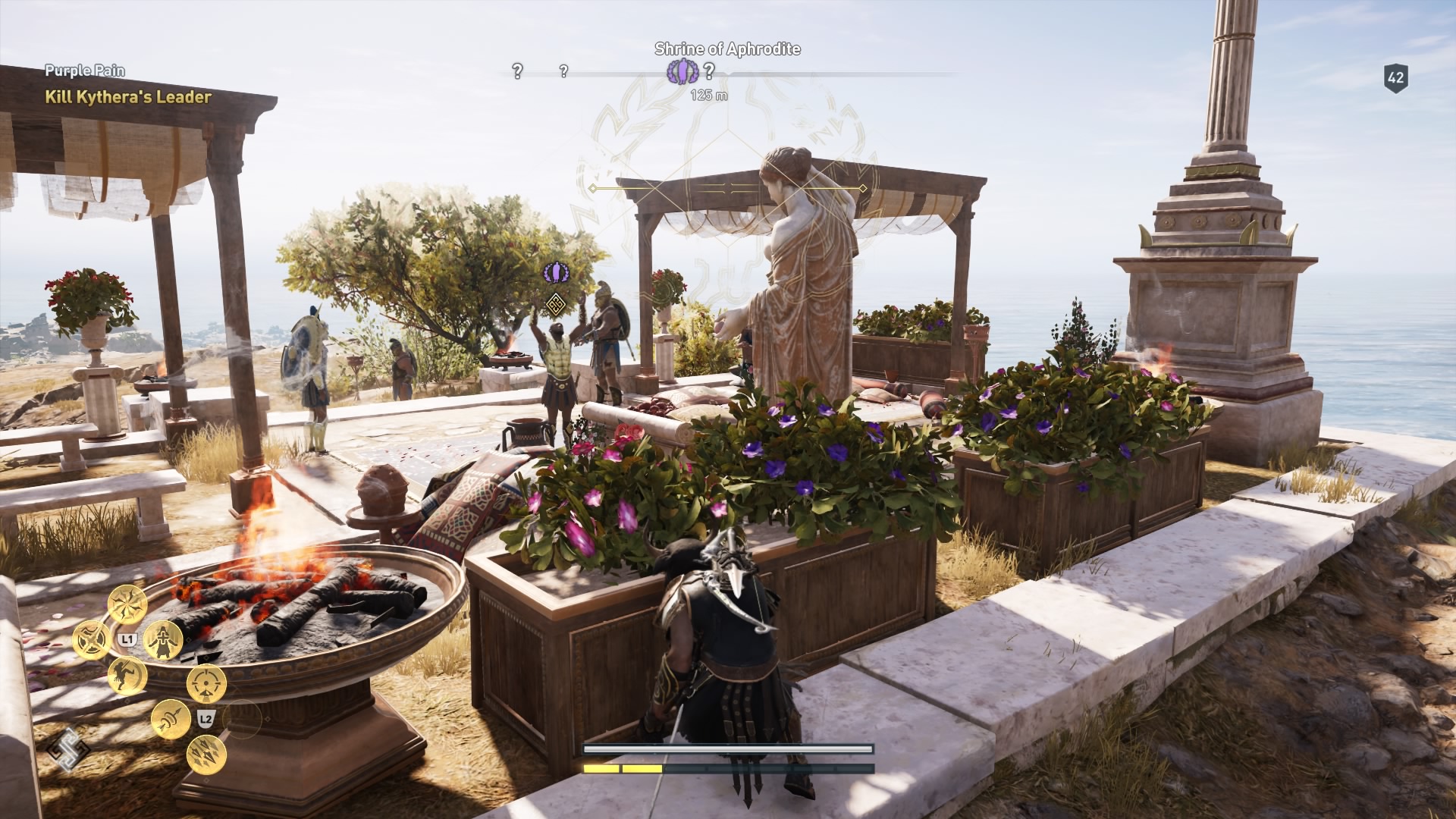Image resolution: width=1456 pixels, height=819 pixels.
Task: Activate the Second Wind healing ability
Action: pos(164,642)
